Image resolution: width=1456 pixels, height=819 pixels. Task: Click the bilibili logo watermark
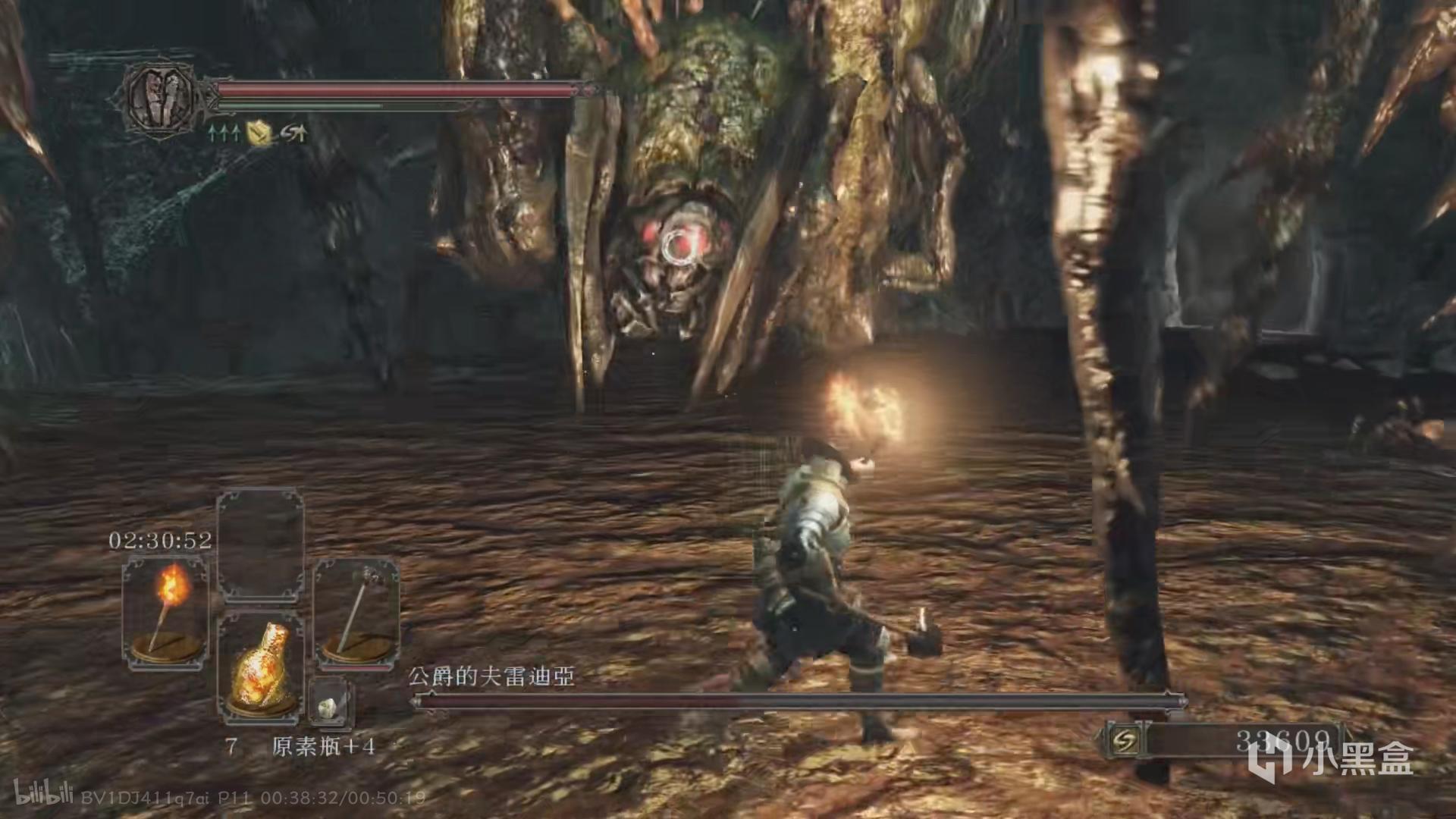pyautogui.click(x=43, y=795)
